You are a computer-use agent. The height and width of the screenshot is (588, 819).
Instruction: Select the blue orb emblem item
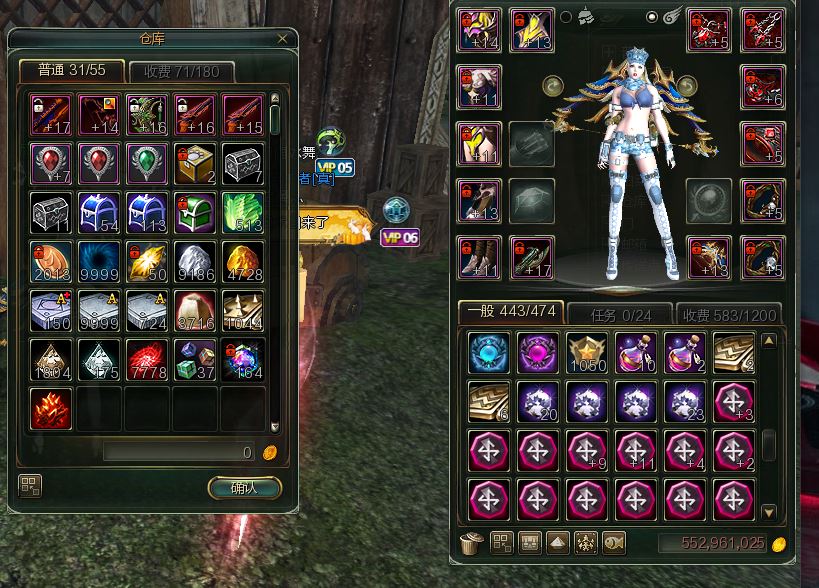tap(490, 353)
